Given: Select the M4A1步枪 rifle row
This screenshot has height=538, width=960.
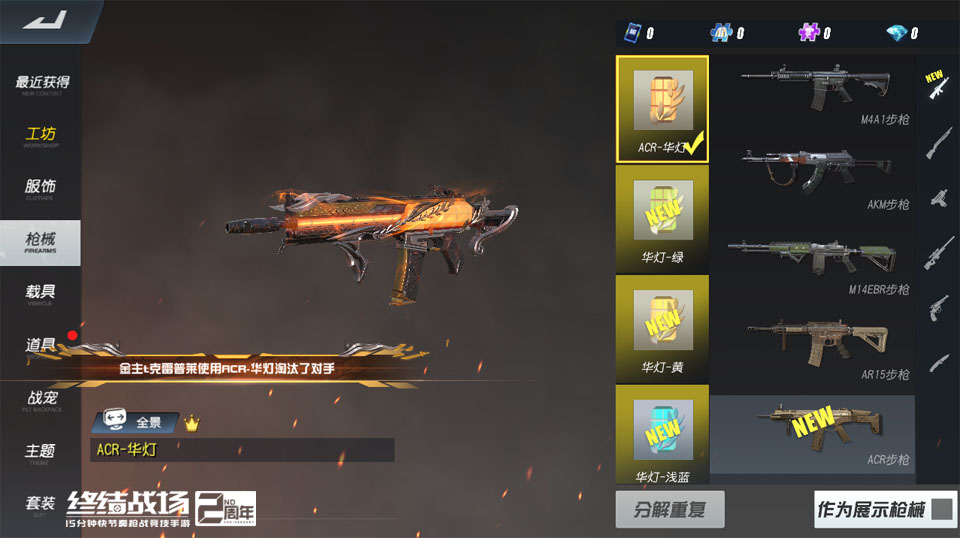Looking at the screenshot, I should pos(812,95).
